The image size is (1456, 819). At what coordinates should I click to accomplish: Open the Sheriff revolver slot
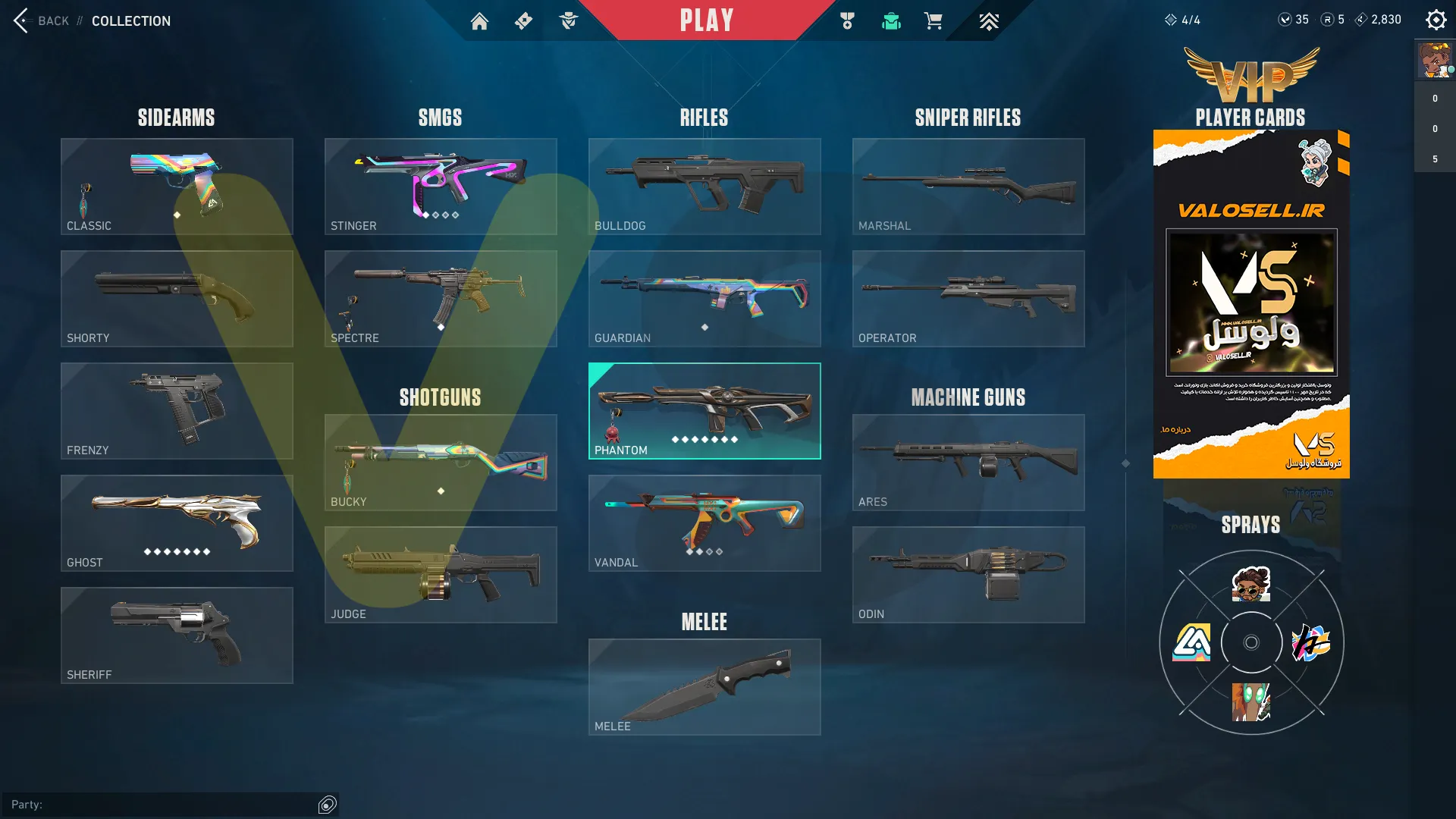point(177,635)
